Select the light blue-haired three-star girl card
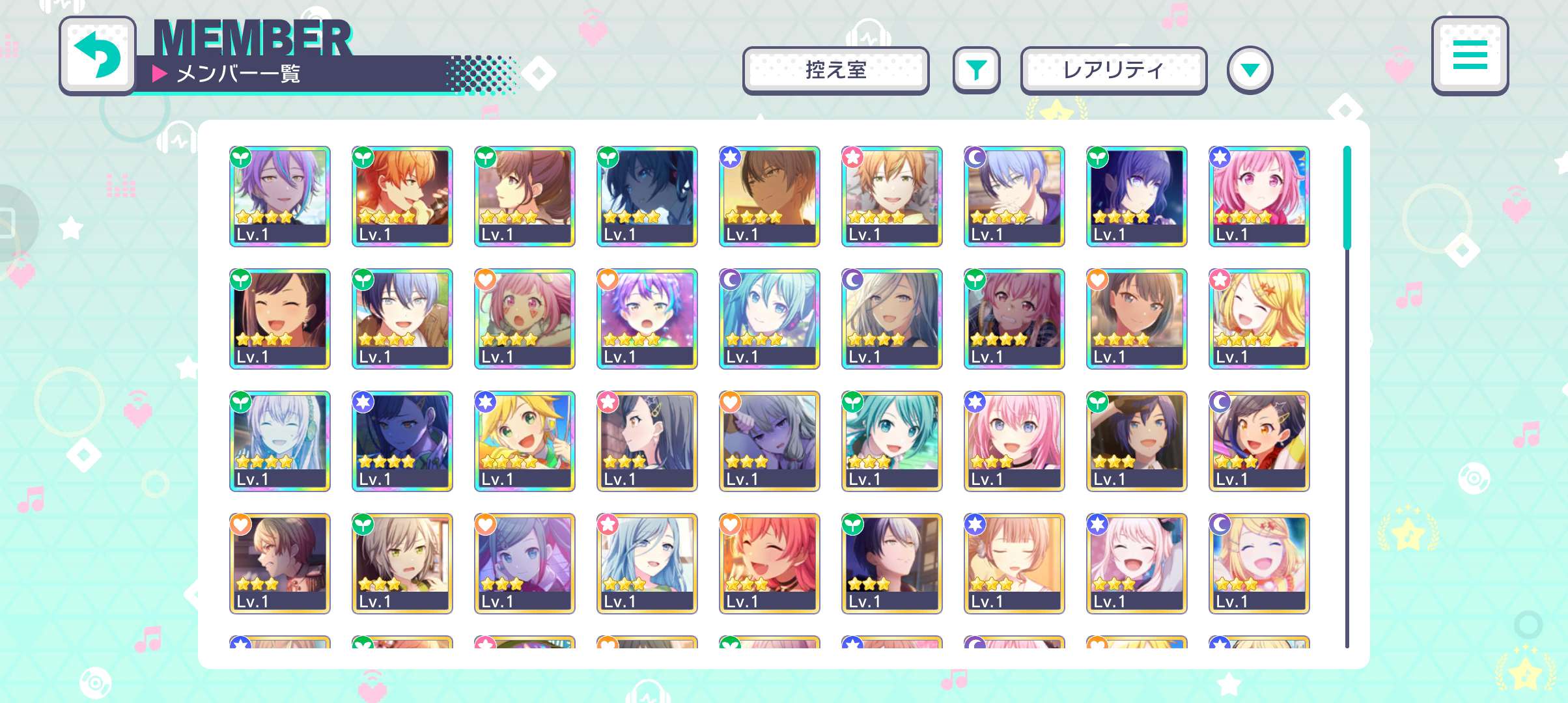Viewport: 1568px width, 703px height. coord(647,563)
